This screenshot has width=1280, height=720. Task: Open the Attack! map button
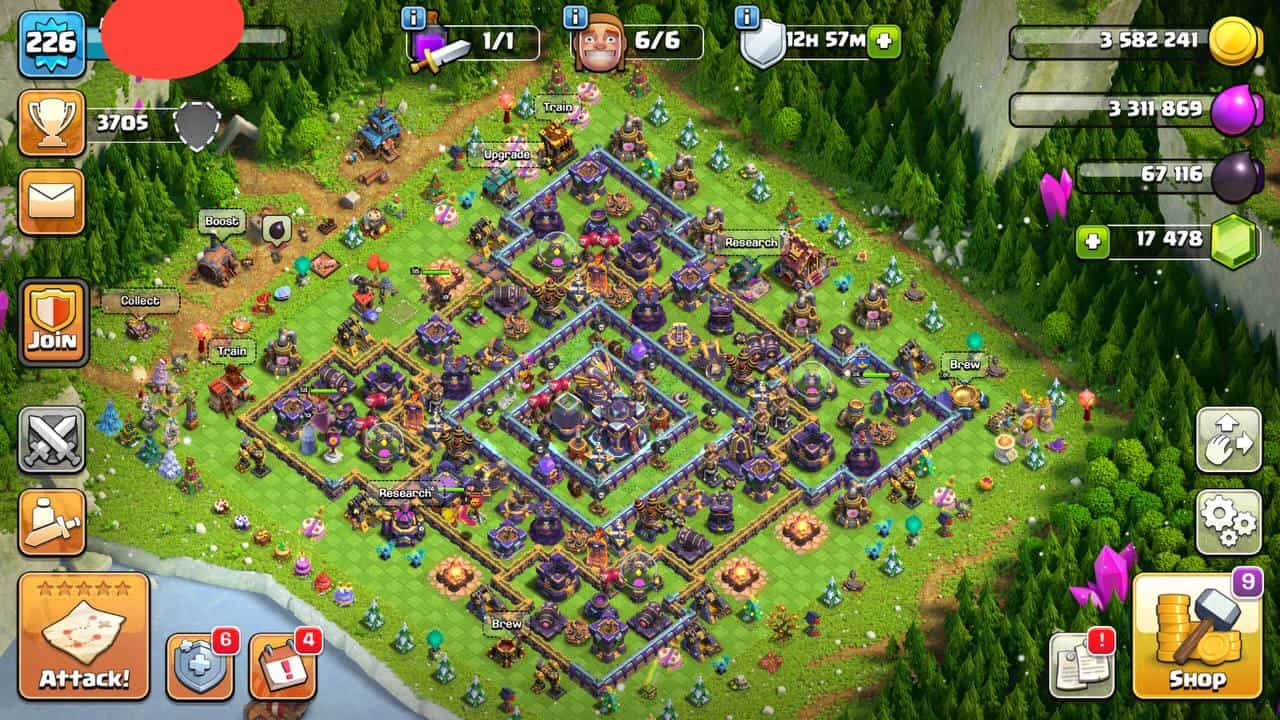click(x=84, y=636)
